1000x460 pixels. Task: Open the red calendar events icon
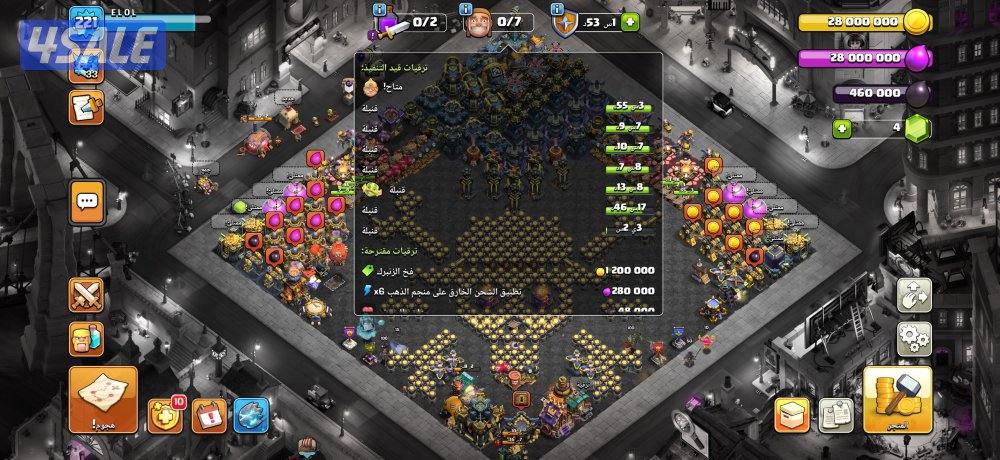point(209,414)
